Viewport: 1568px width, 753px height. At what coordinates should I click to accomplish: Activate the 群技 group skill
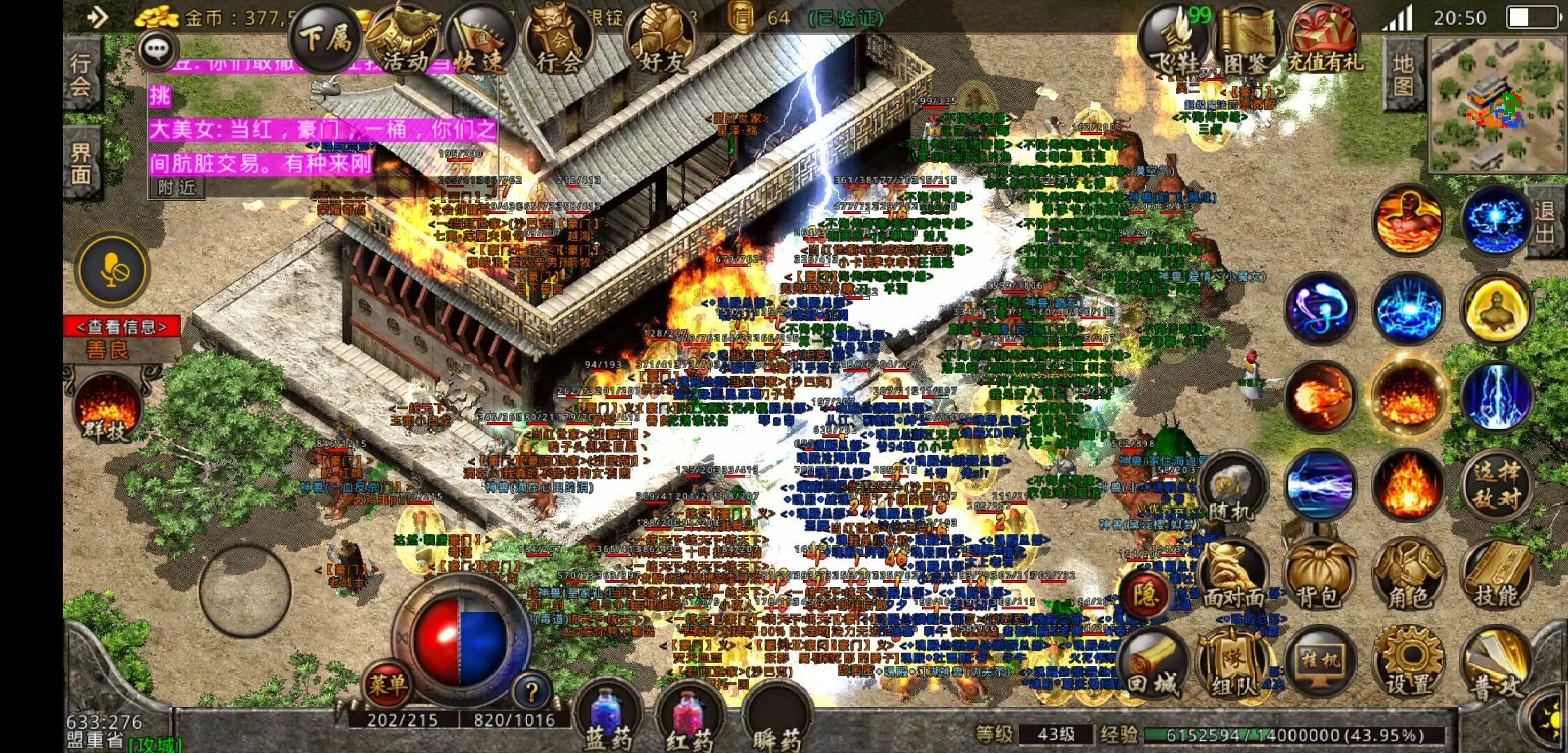107,409
